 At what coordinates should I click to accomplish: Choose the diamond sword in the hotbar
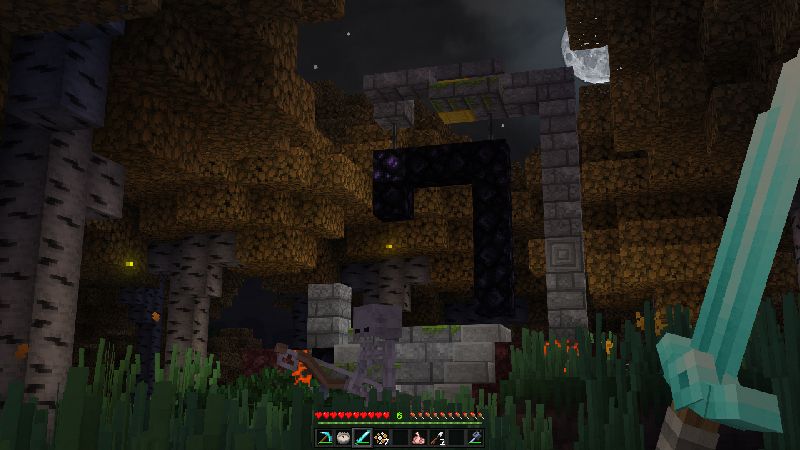pos(362,438)
